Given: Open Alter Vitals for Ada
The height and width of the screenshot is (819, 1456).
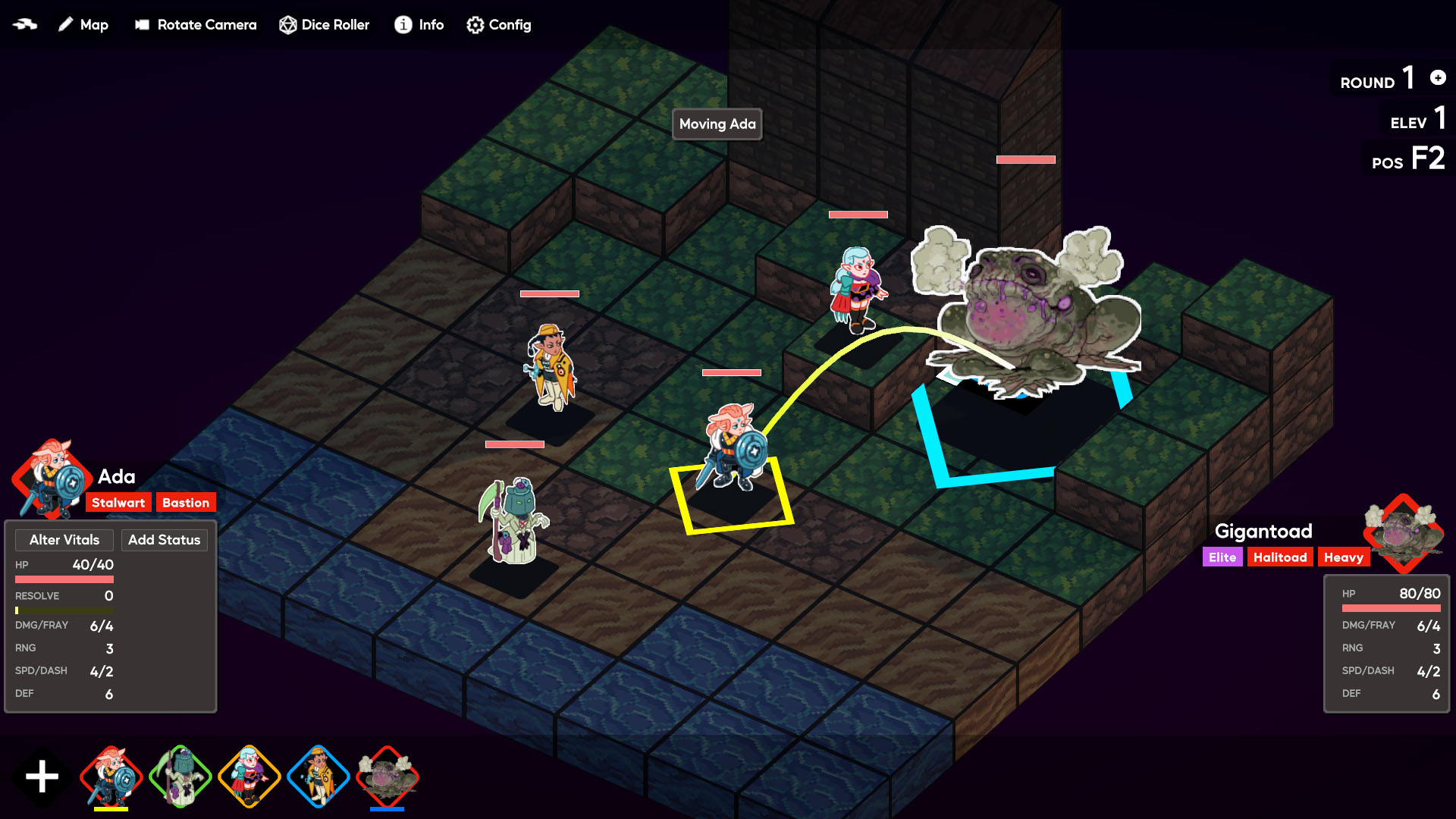Looking at the screenshot, I should tap(64, 540).
